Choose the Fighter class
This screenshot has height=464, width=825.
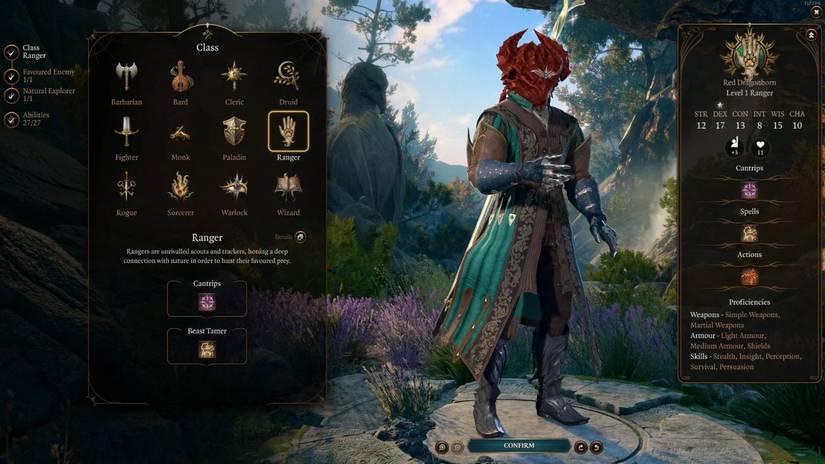pos(126,133)
